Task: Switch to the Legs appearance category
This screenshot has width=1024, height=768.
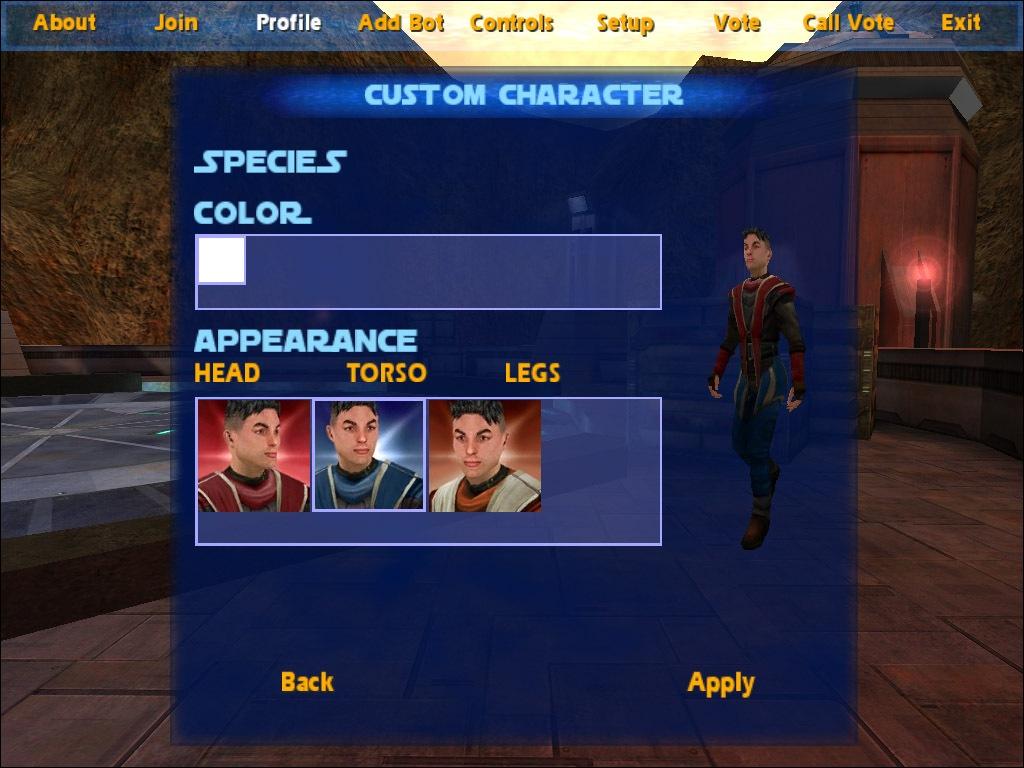Action: 532,373
